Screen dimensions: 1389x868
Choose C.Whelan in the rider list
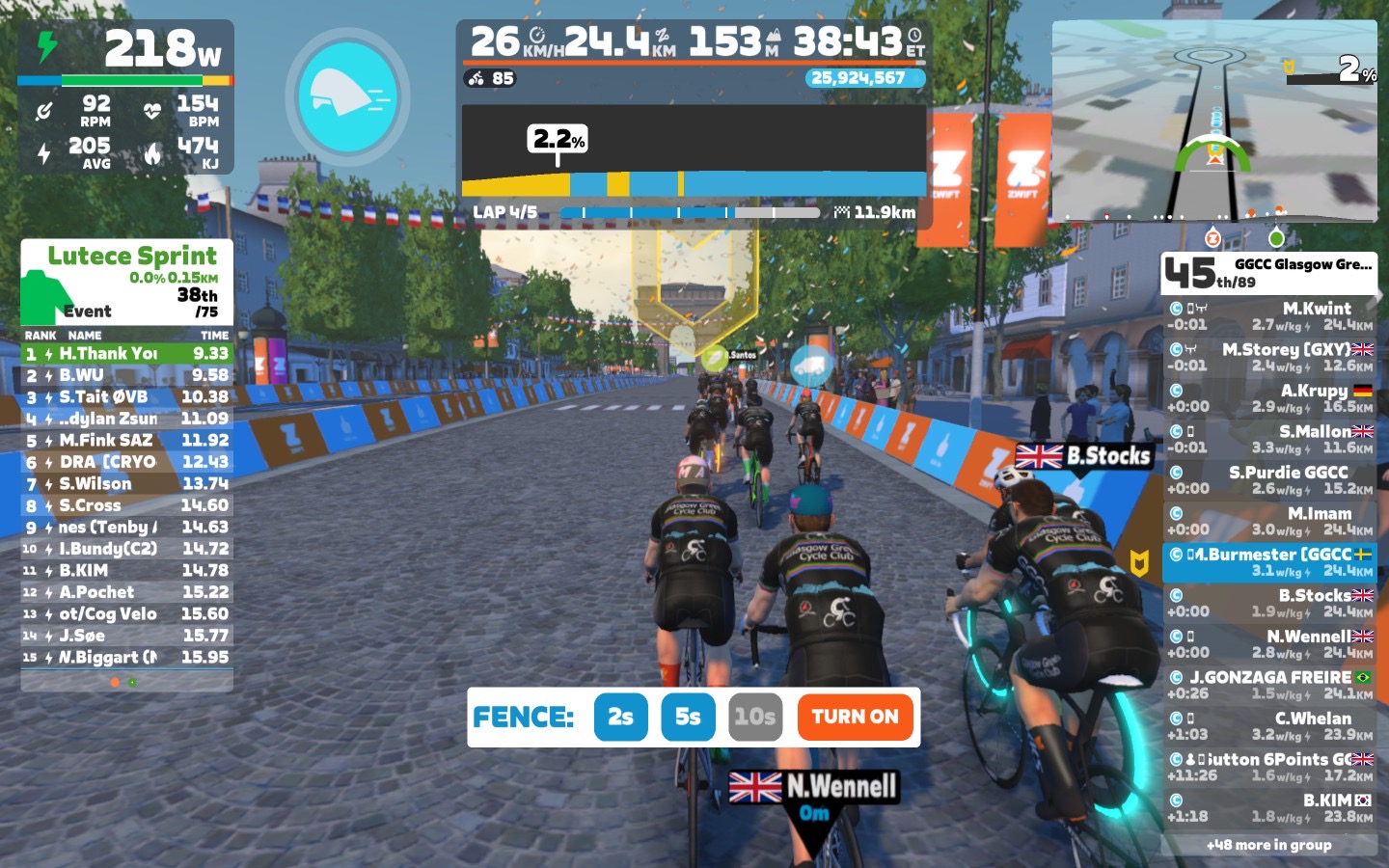click(1269, 726)
